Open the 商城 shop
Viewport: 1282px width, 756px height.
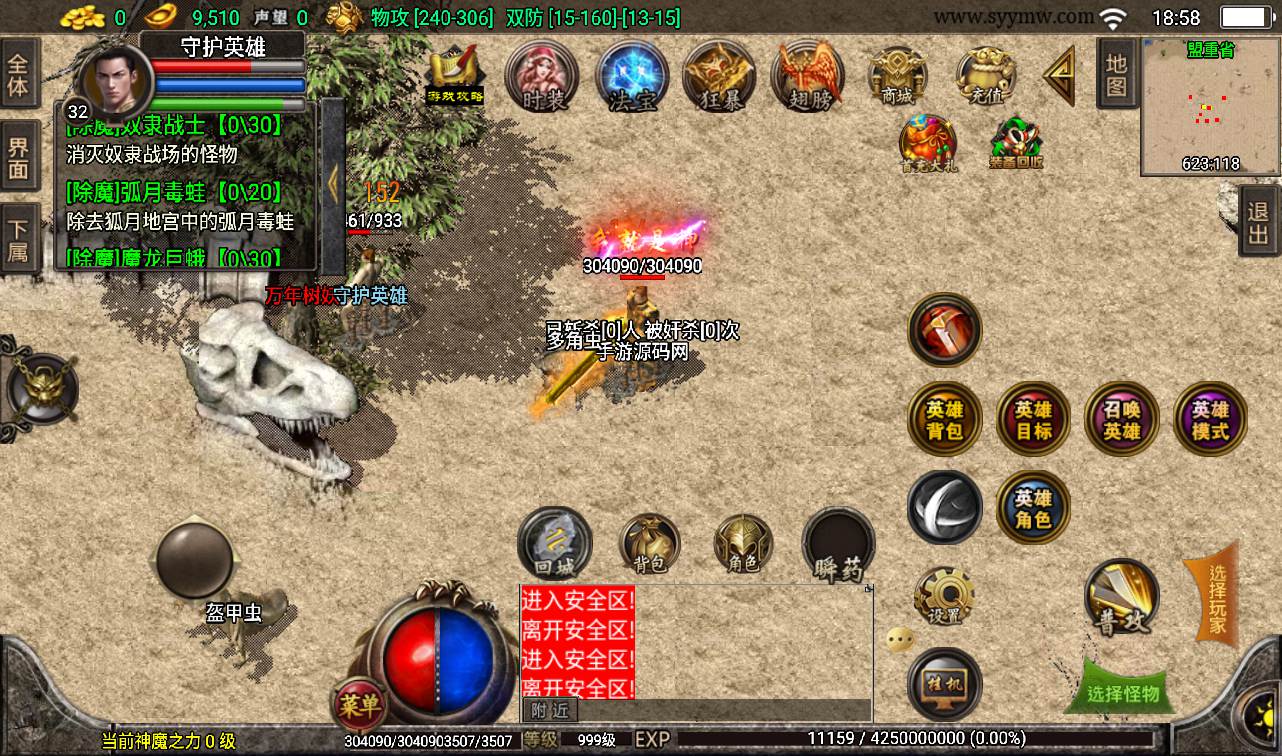click(x=896, y=76)
